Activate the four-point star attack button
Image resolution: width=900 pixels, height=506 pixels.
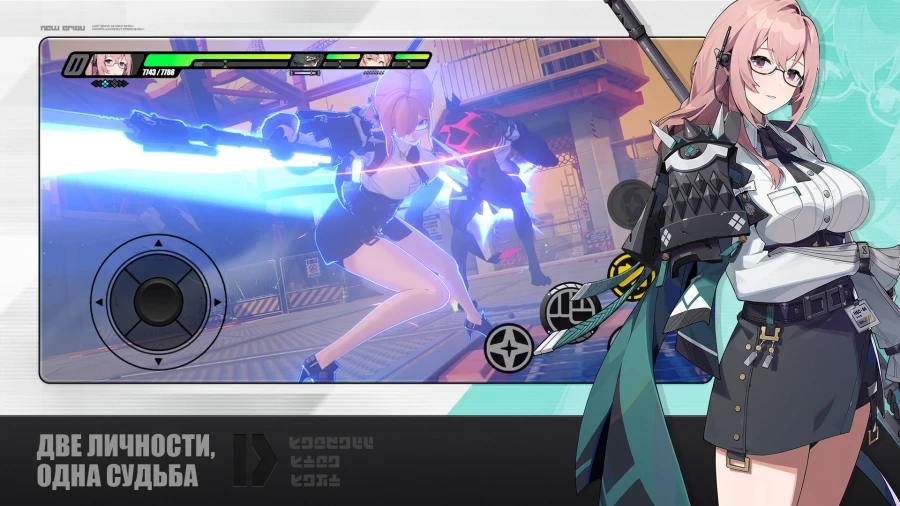pos(507,346)
